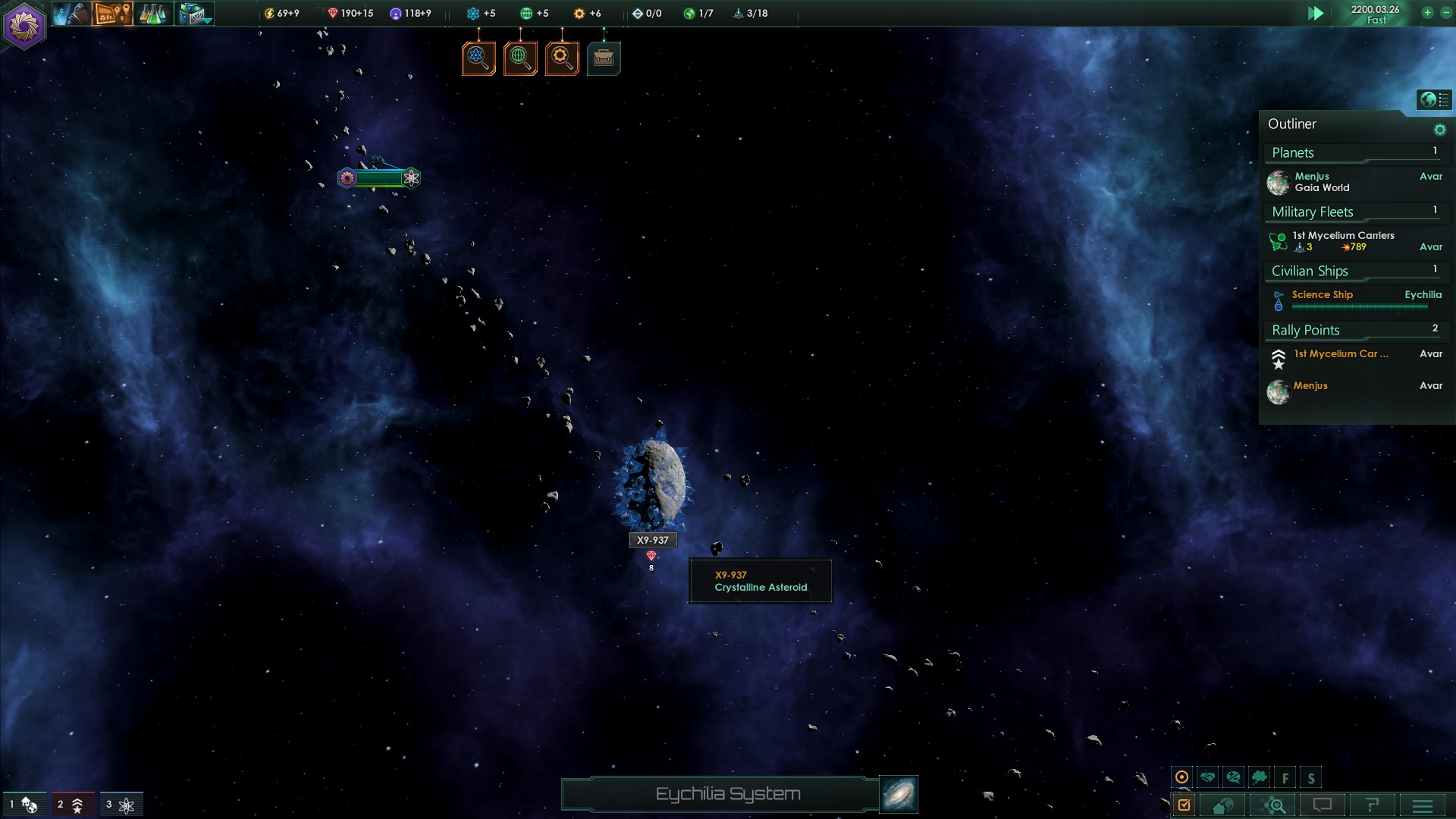The image size is (1456, 819).
Task: Decrease game speed with the minus button
Action: click(x=1445, y=13)
